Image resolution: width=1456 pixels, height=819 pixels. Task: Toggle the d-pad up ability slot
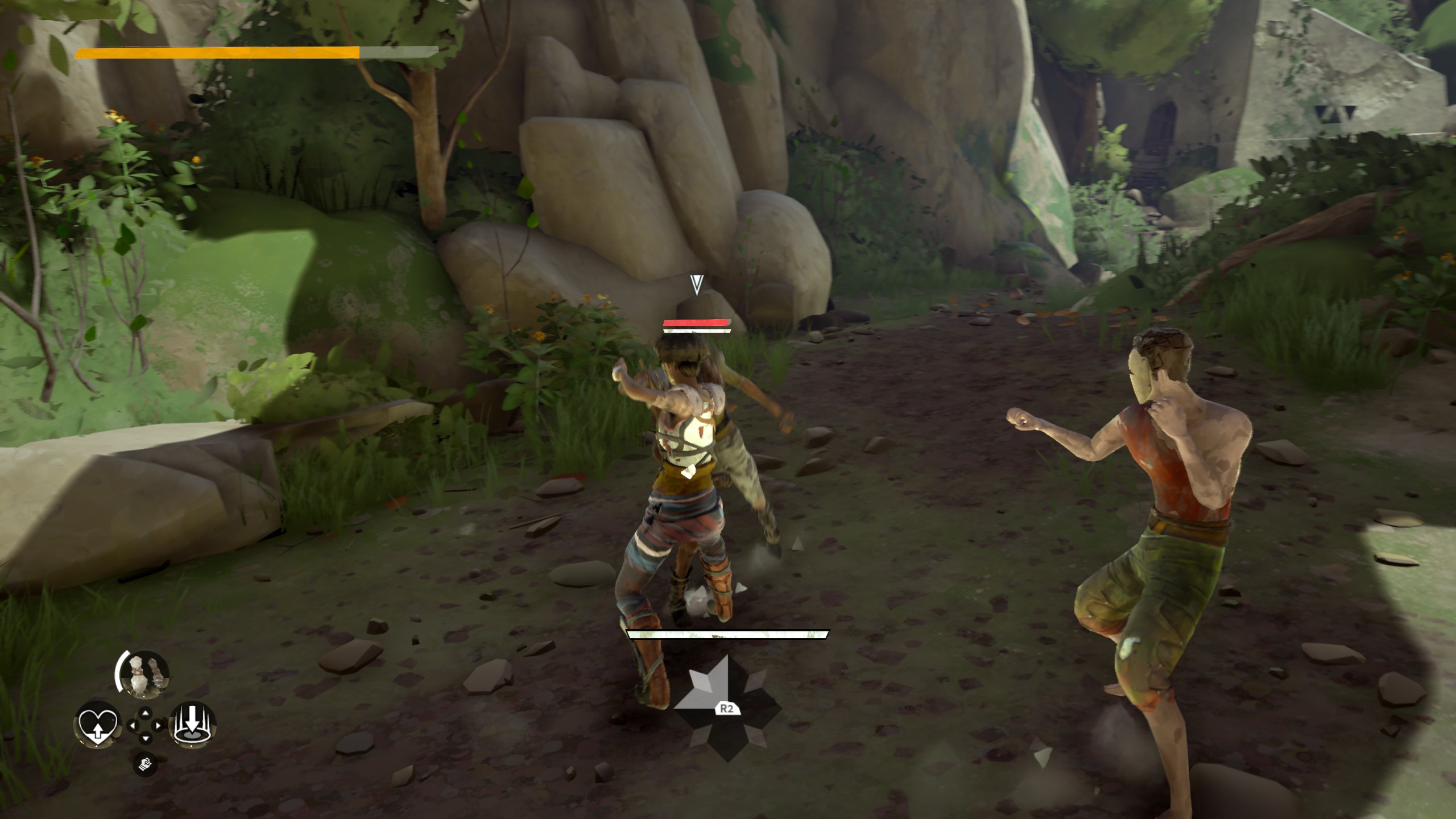(x=145, y=713)
